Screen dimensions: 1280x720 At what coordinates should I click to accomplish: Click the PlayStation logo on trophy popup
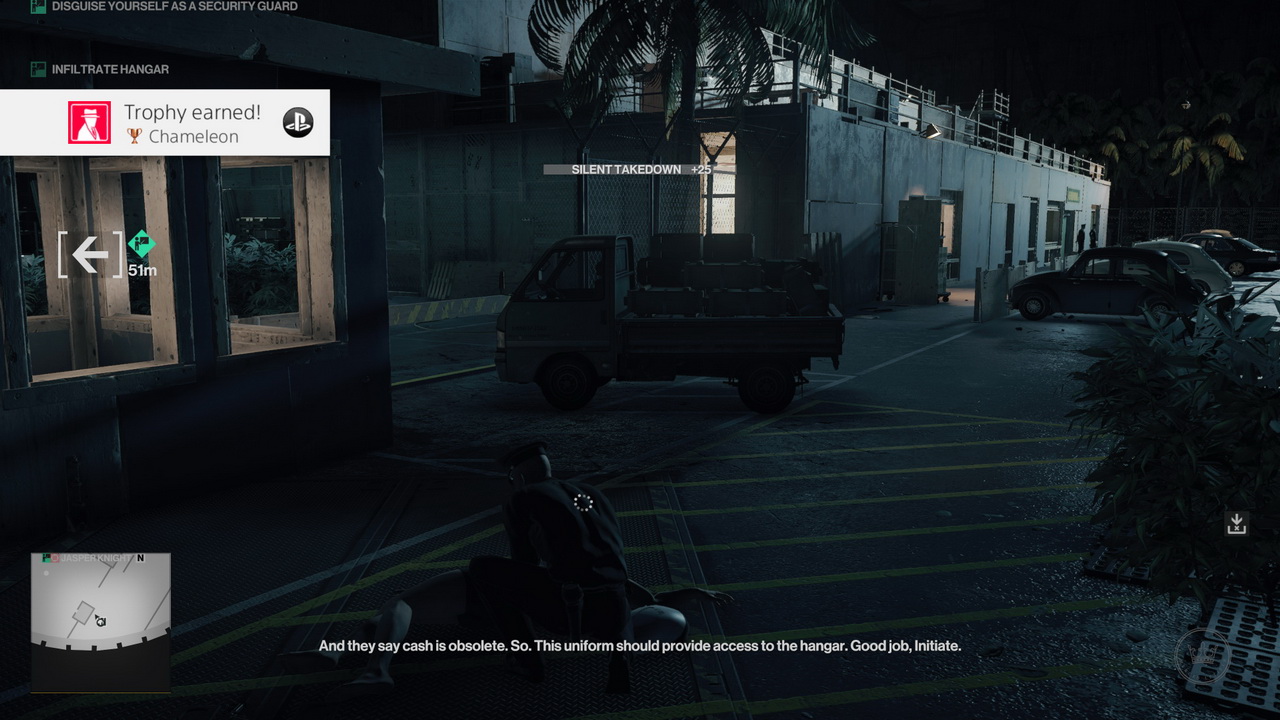[x=298, y=122]
